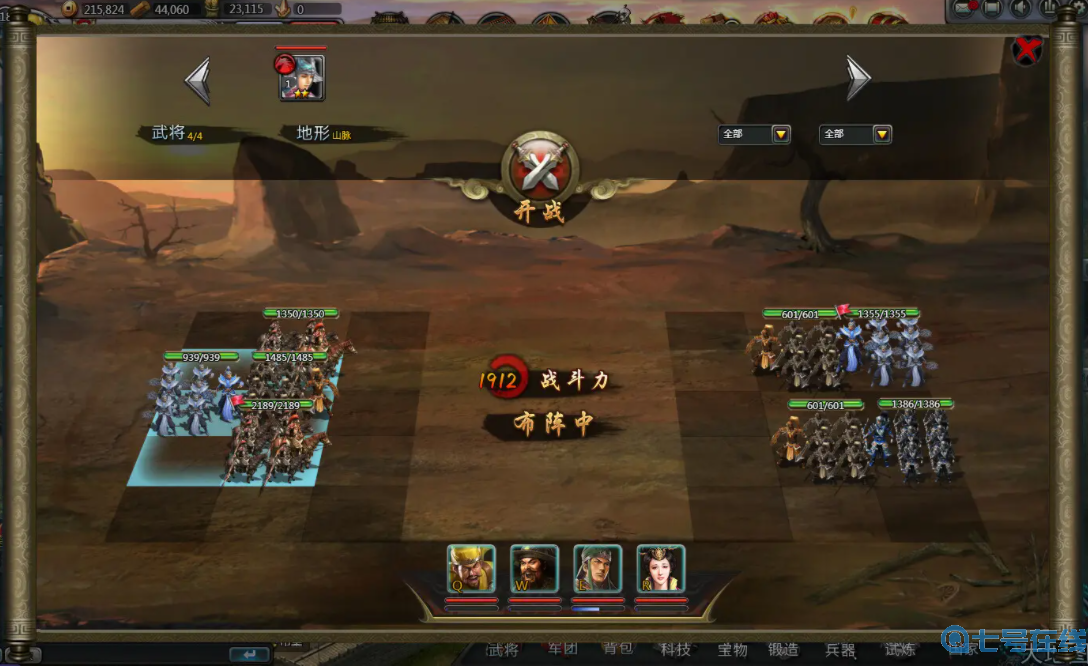Viewport: 1088px width, 666px height.
Task: Open the 锻造 forging menu
Action: 784,650
